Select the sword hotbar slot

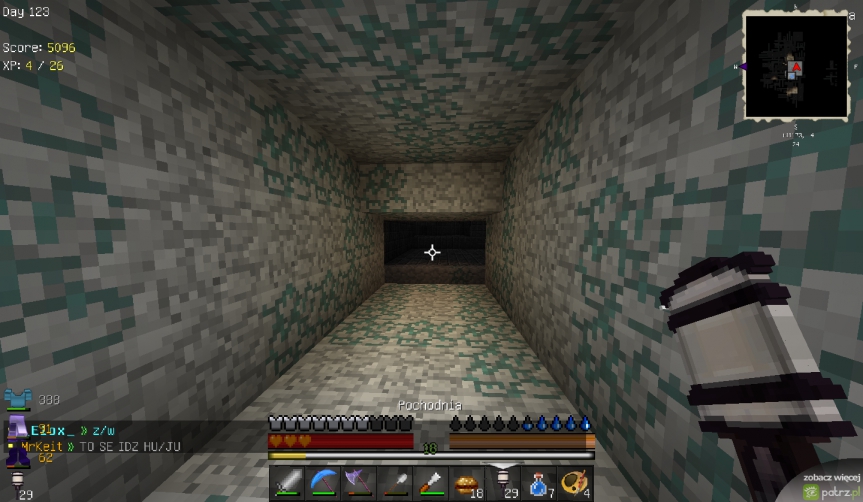pyautogui.click(x=287, y=483)
